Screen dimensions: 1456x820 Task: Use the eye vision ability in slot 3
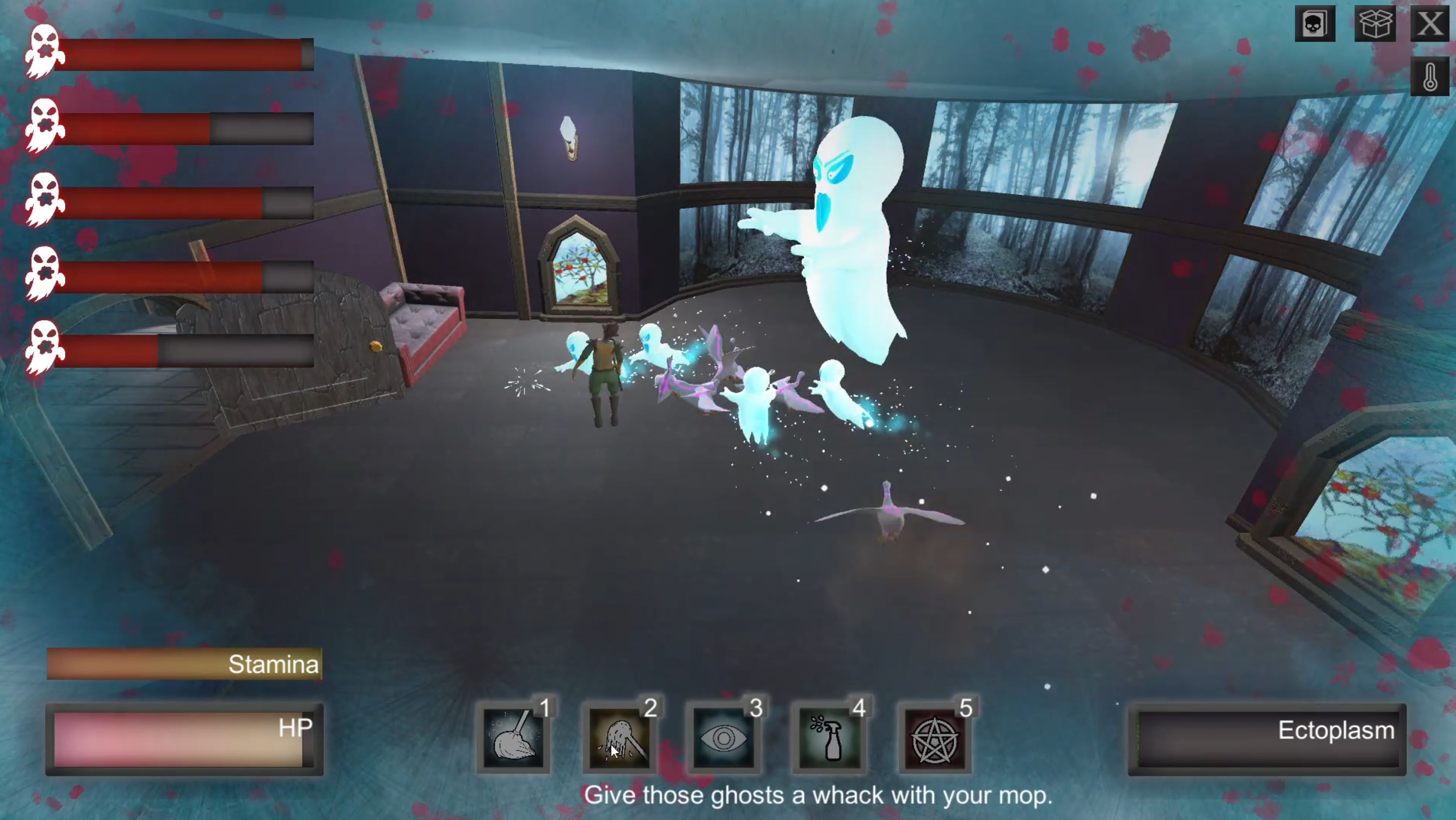click(724, 738)
